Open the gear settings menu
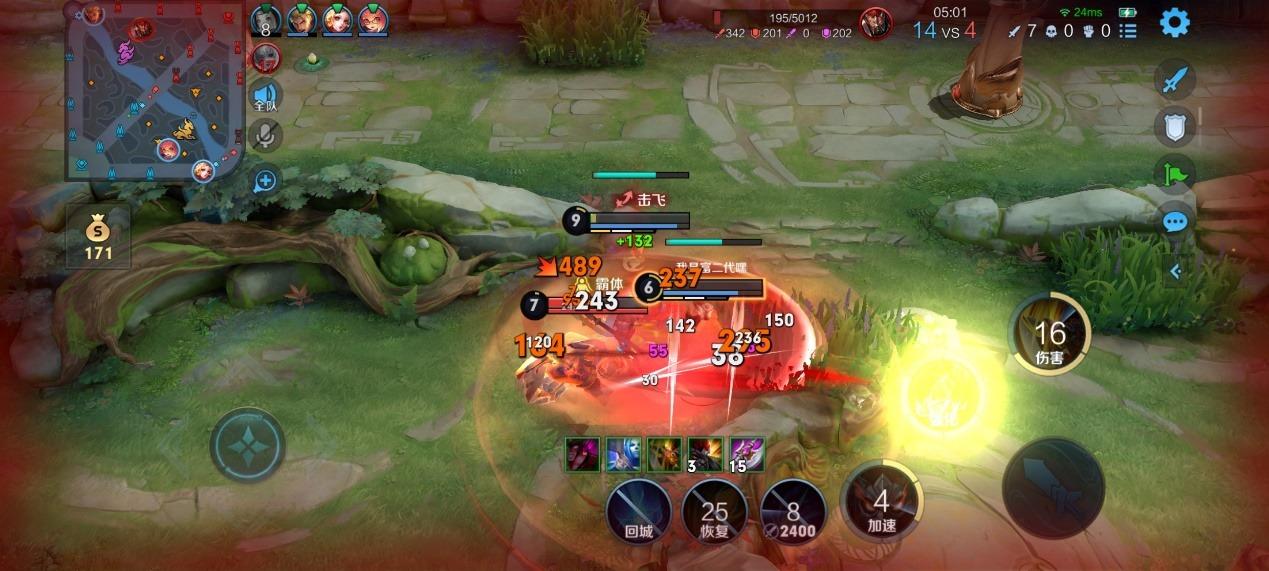 pos(1174,22)
